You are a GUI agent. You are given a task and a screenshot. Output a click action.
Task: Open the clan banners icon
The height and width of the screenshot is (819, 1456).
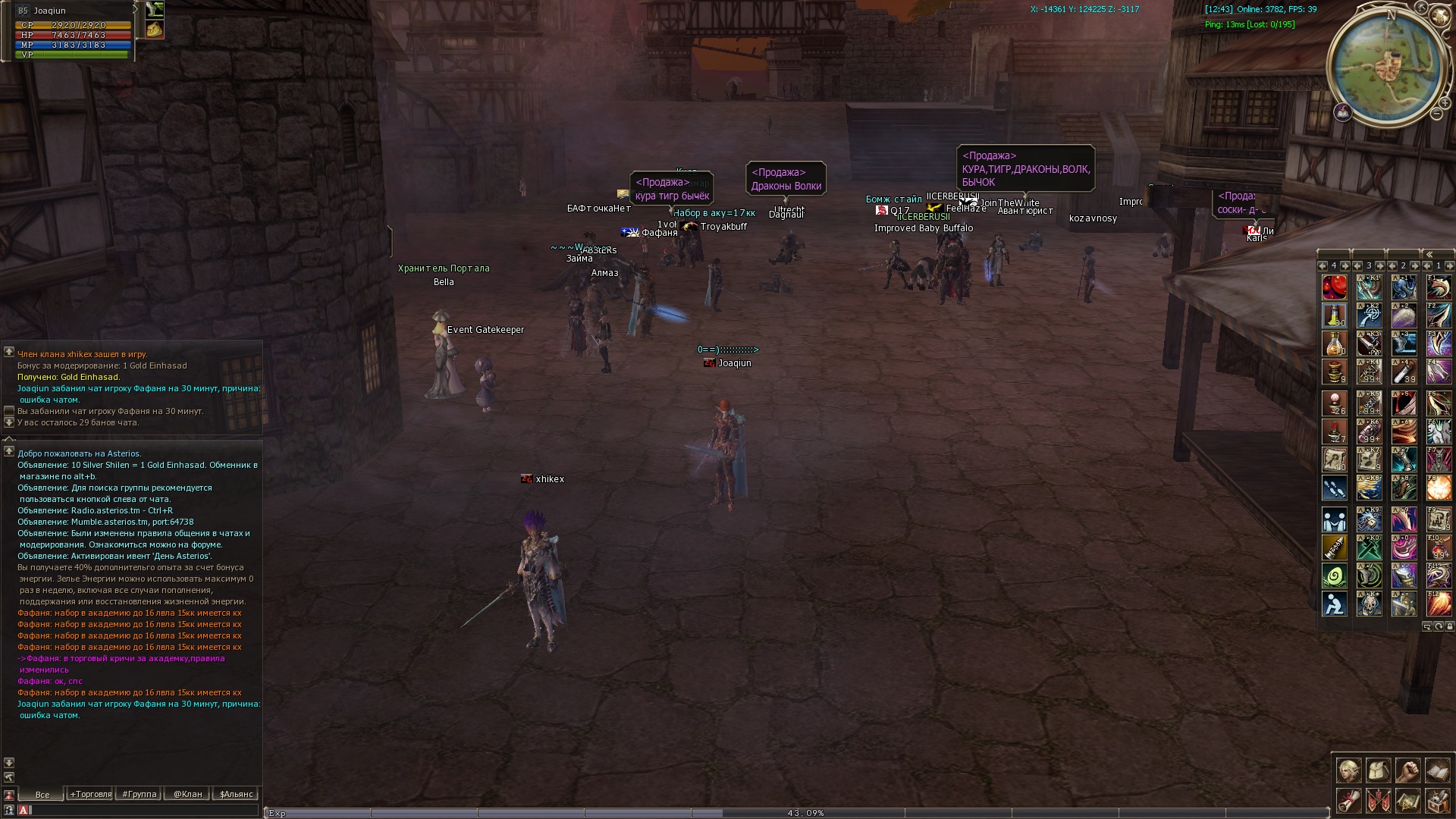click(x=1378, y=801)
